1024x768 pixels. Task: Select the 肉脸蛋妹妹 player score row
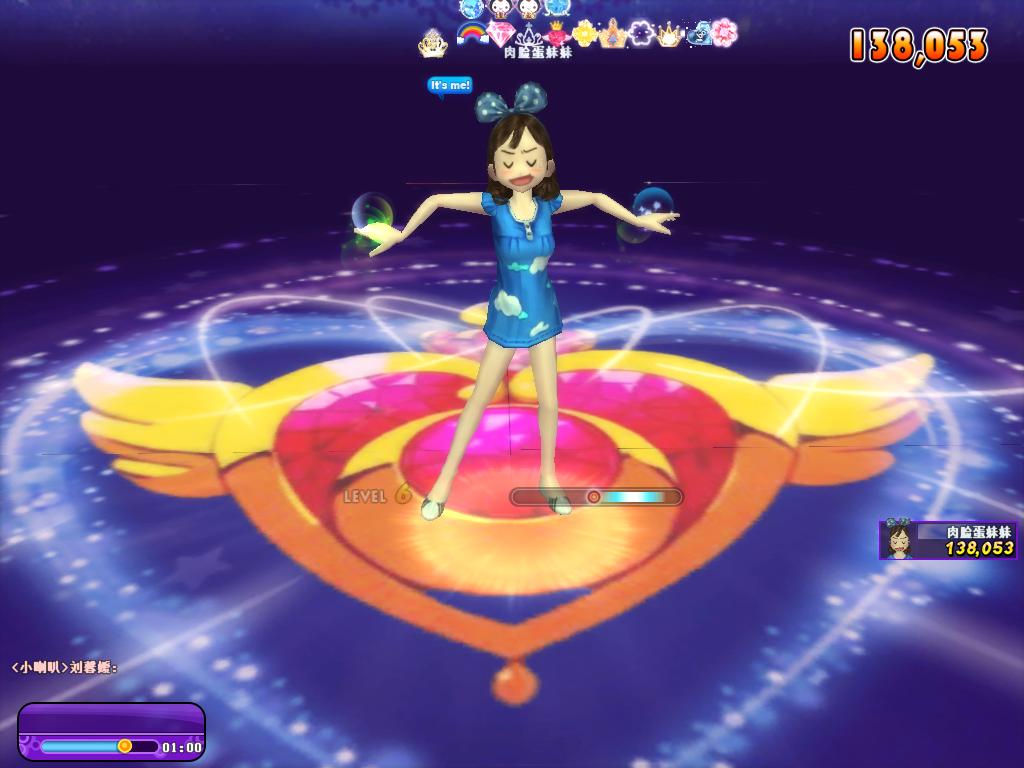click(x=949, y=540)
